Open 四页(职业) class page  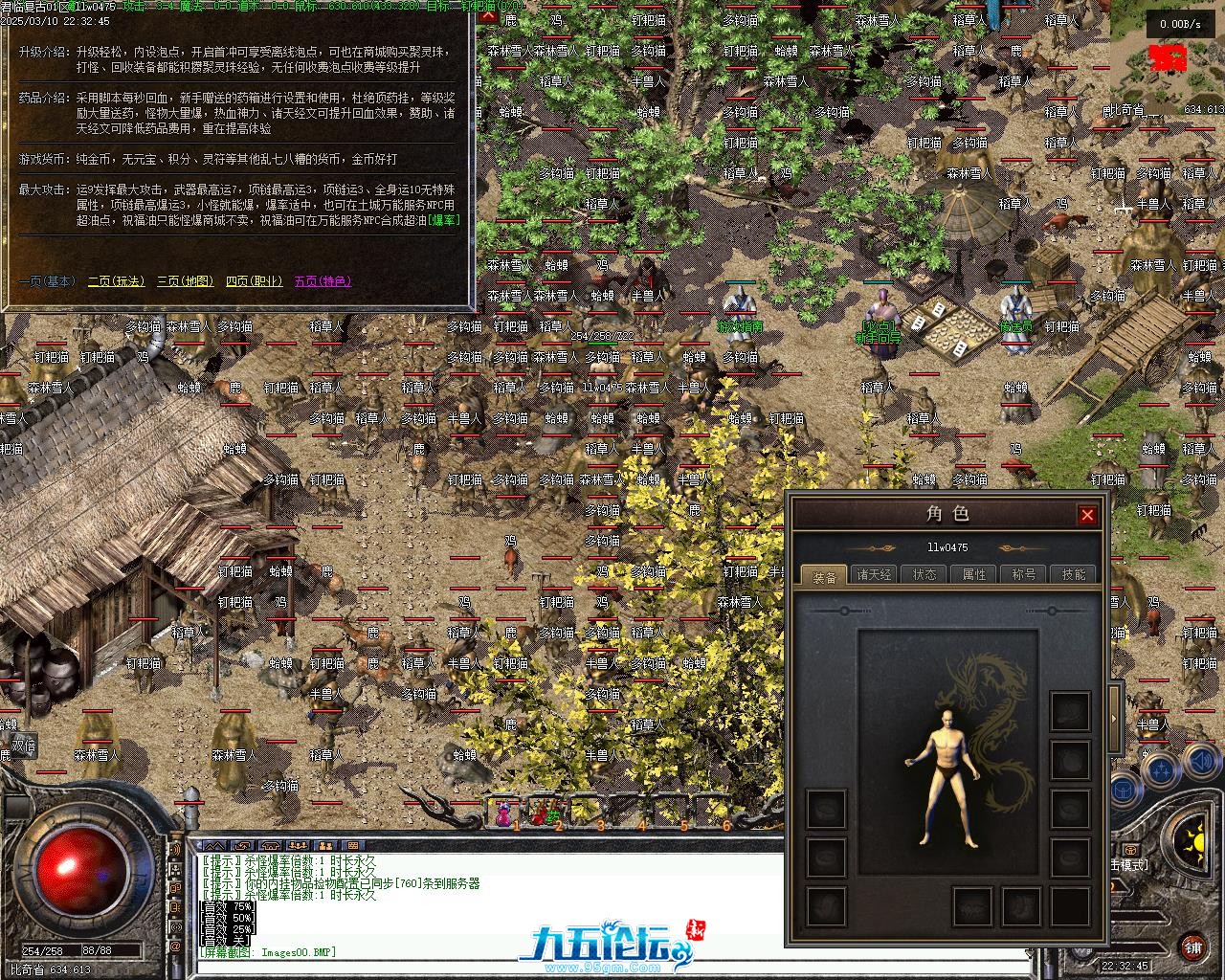point(255,281)
